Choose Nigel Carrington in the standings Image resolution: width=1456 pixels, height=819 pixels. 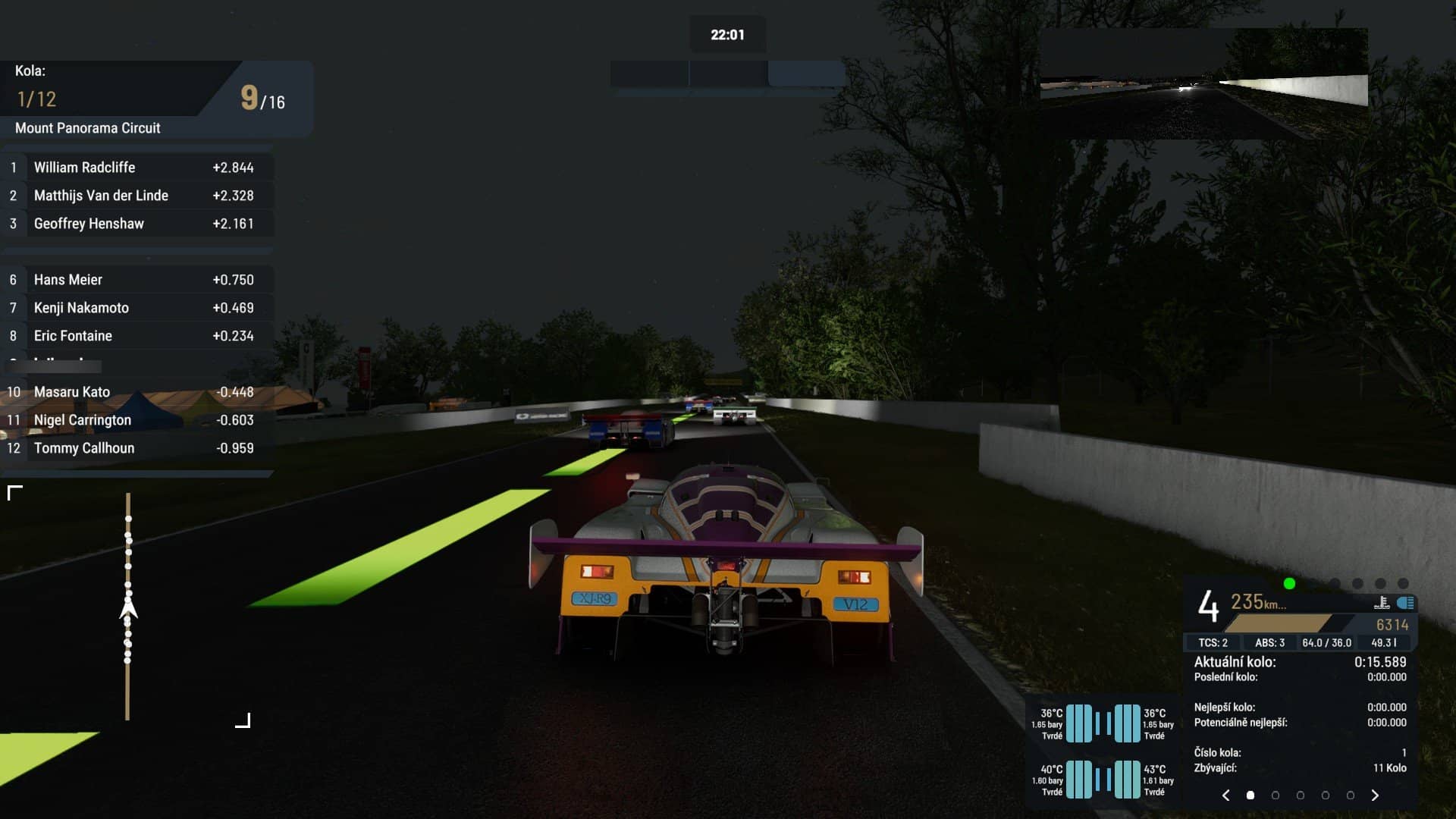tap(136, 420)
